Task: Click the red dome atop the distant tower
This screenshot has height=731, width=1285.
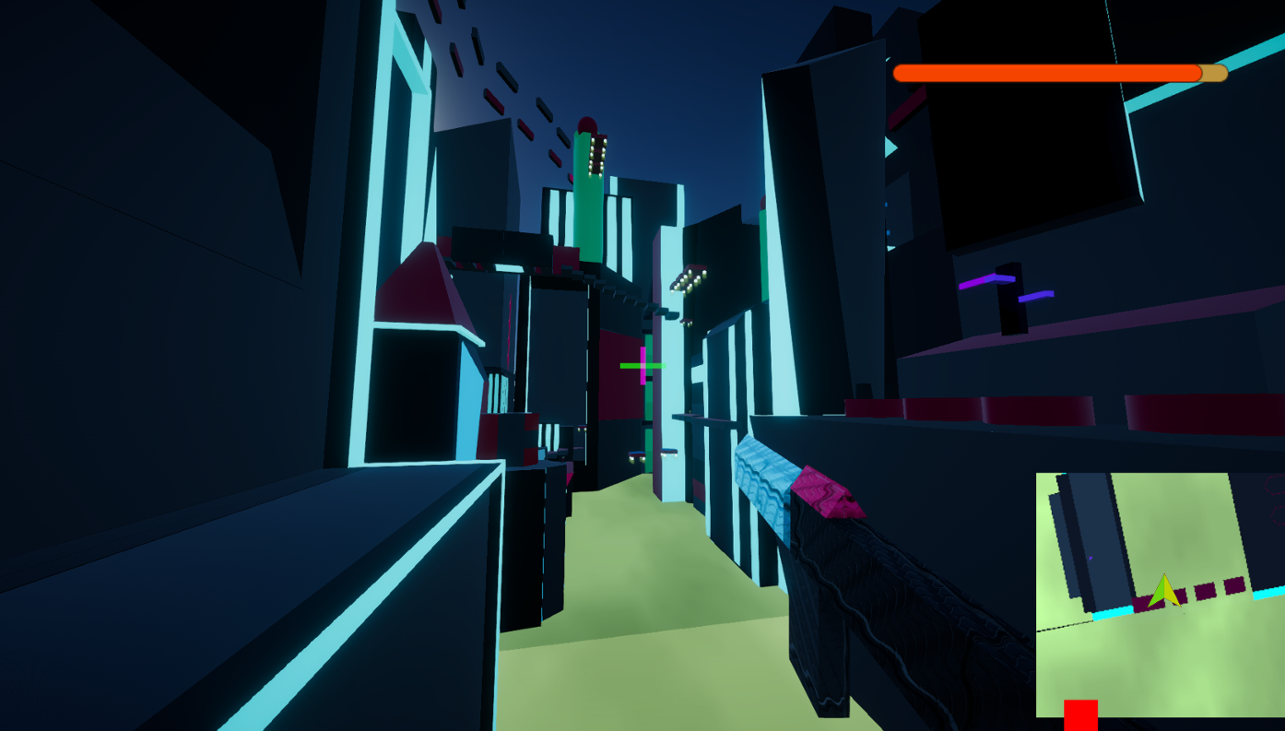Action: point(586,121)
